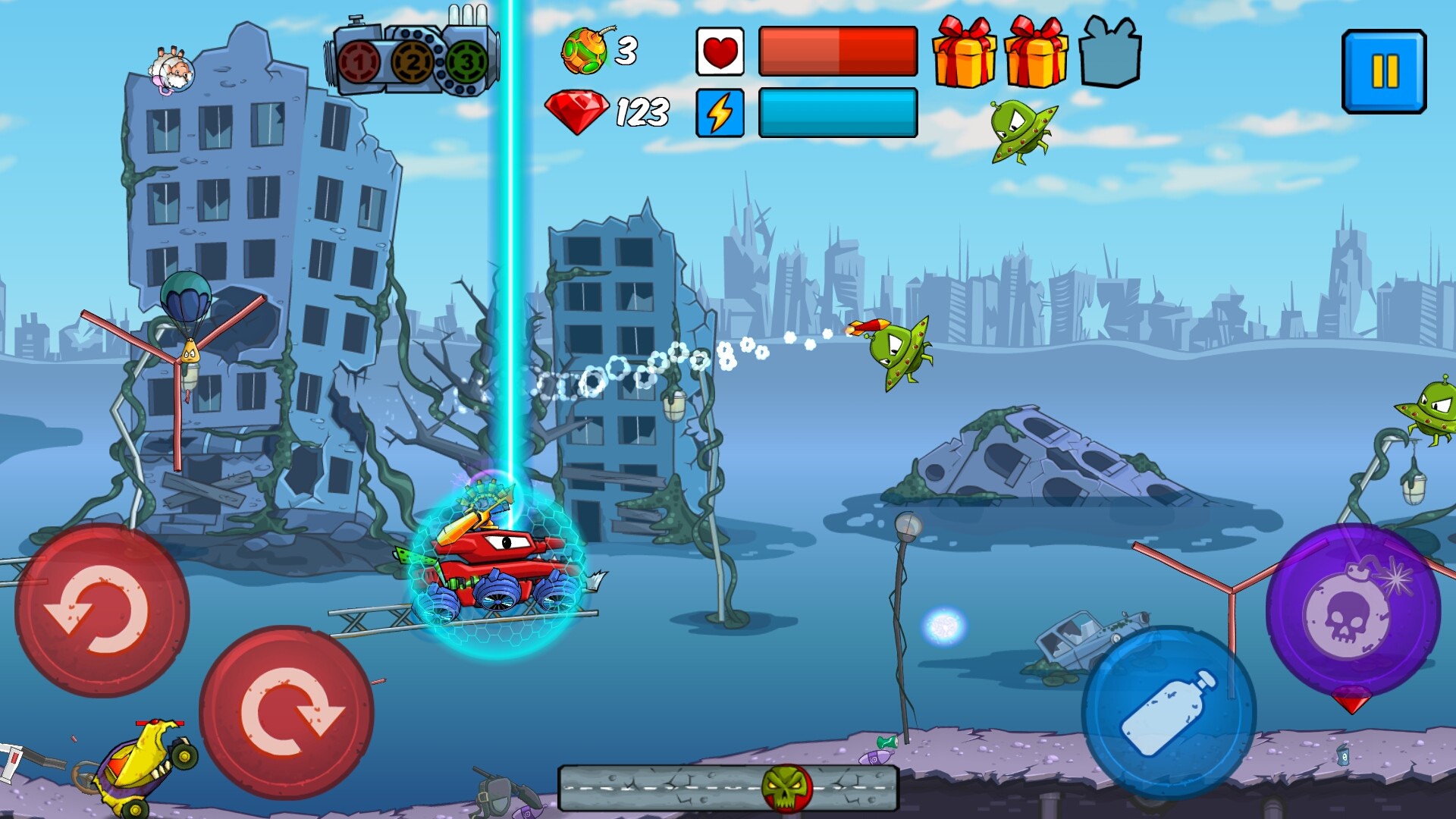Tap the clockwise rotate button
This screenshot has width=1456, height=819.
(287, 712)
